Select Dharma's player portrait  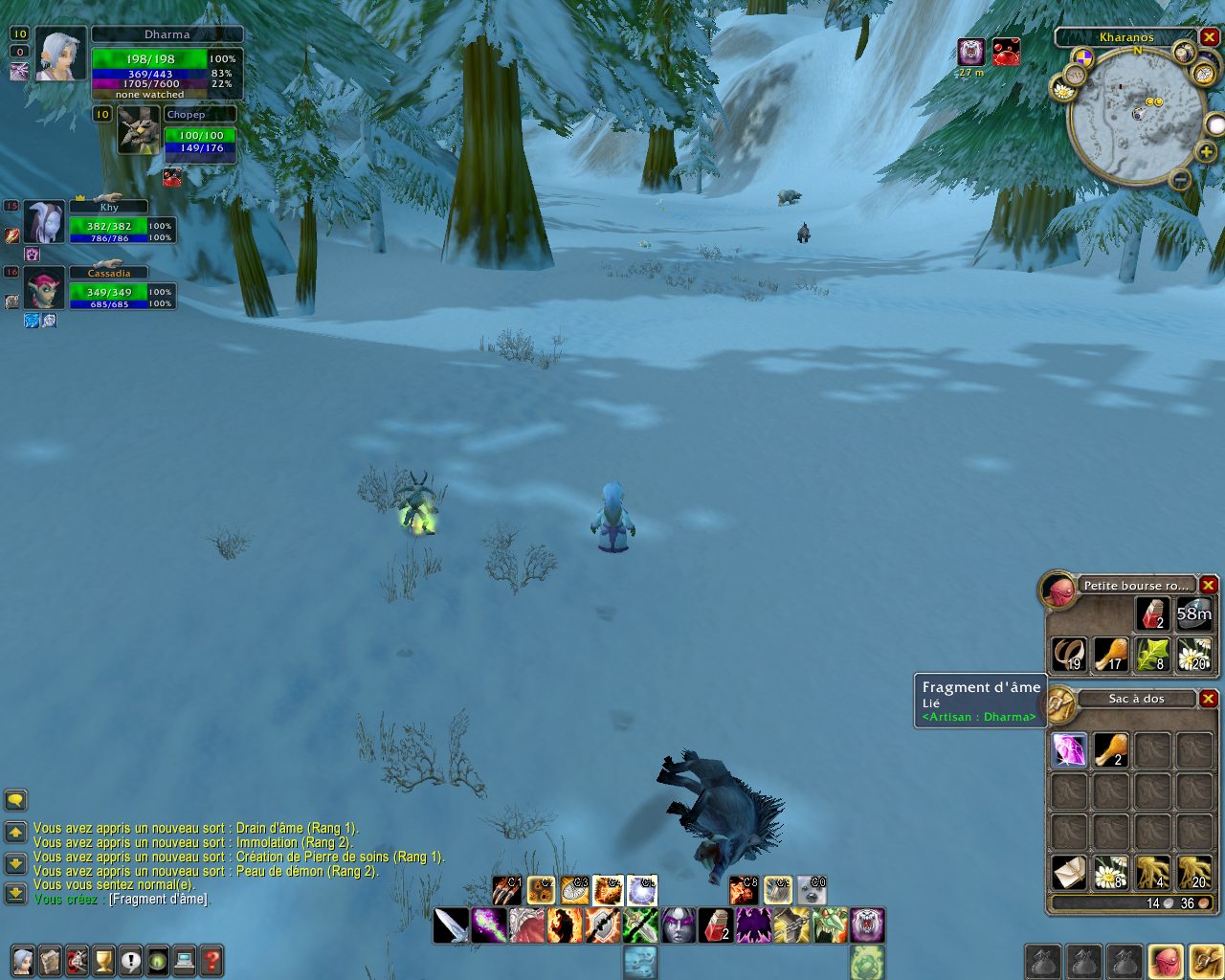pyautogui.click(x=61, y=55)
